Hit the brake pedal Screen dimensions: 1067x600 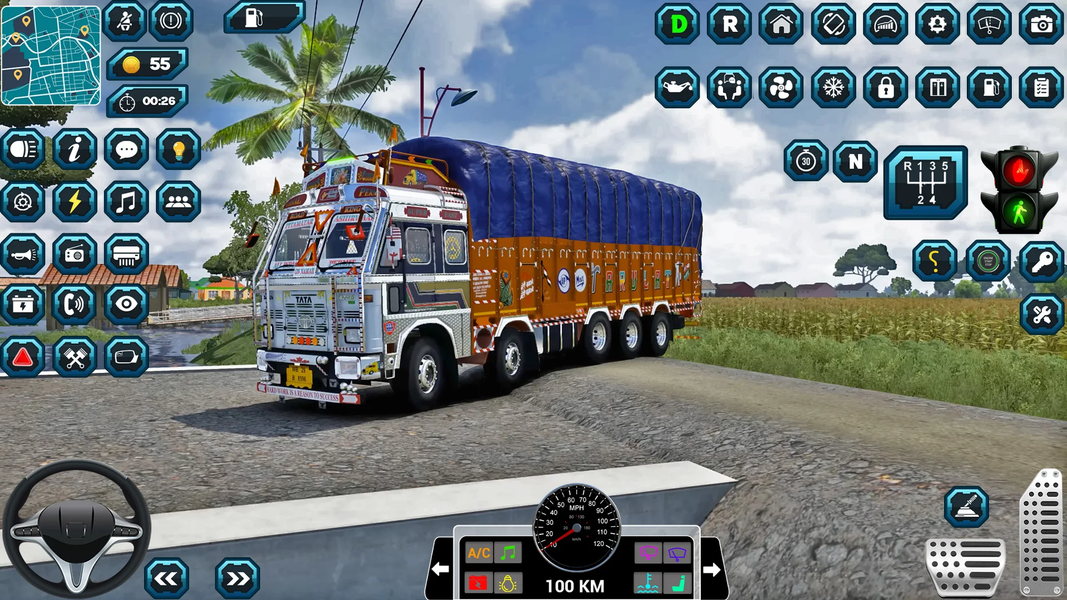(964, 566)
